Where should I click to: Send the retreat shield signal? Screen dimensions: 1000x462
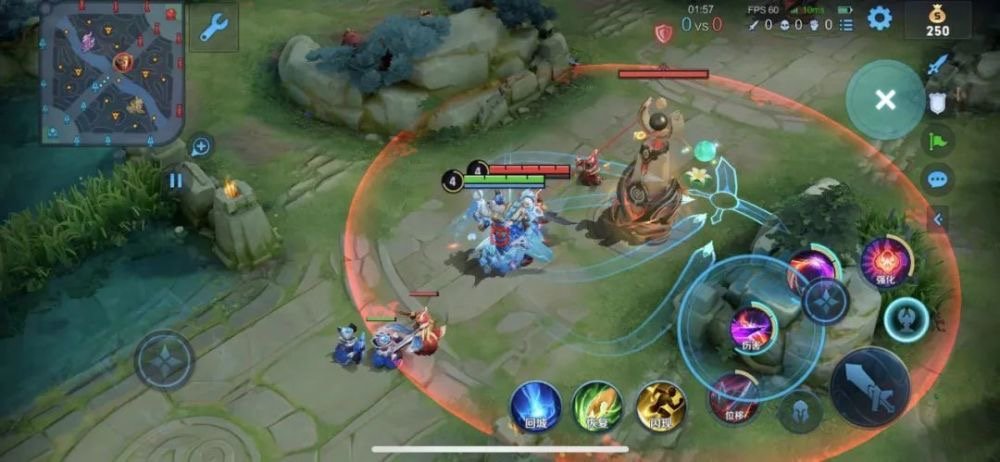coord(937,102)
